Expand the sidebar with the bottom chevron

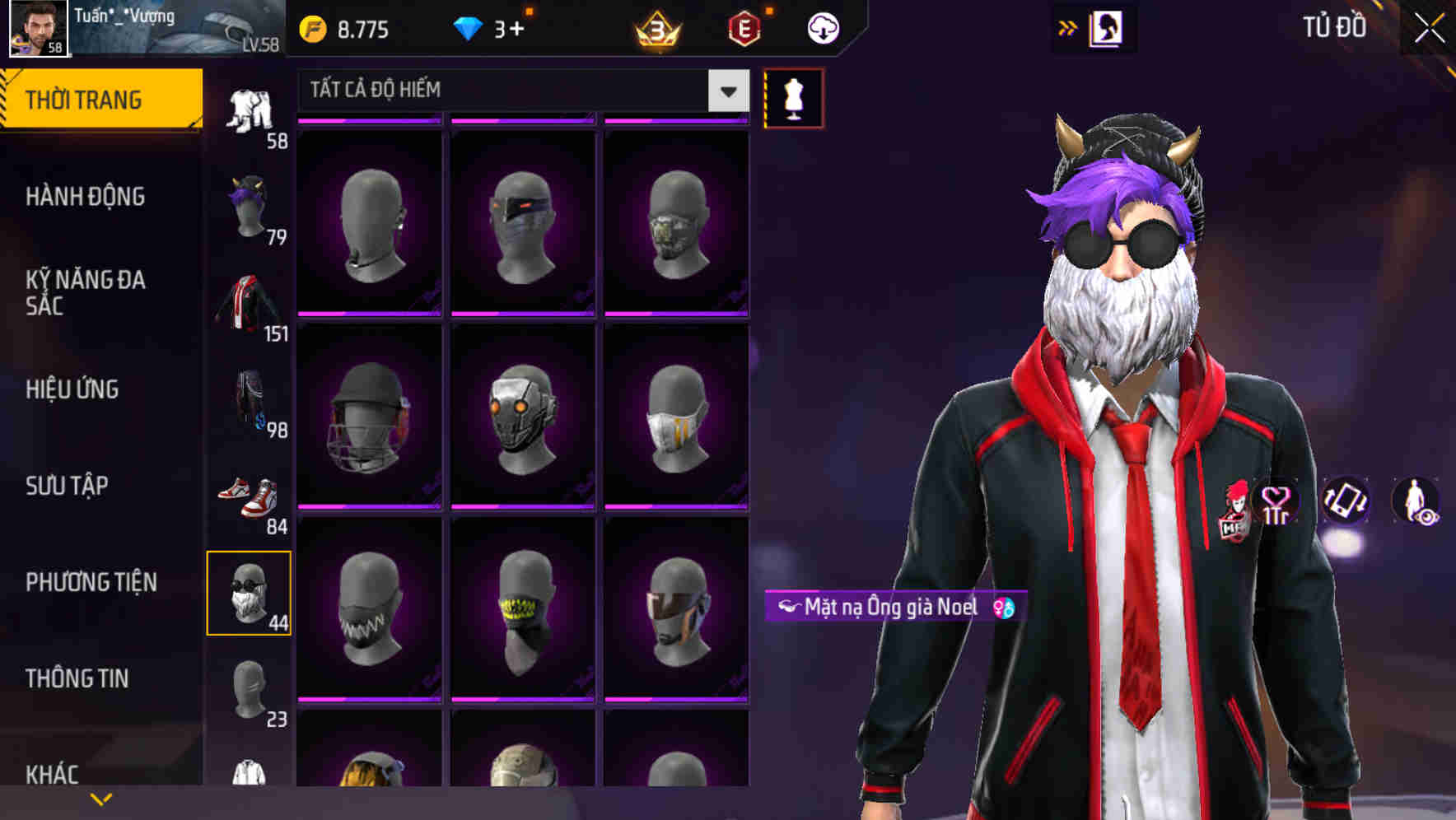(101, 797)
